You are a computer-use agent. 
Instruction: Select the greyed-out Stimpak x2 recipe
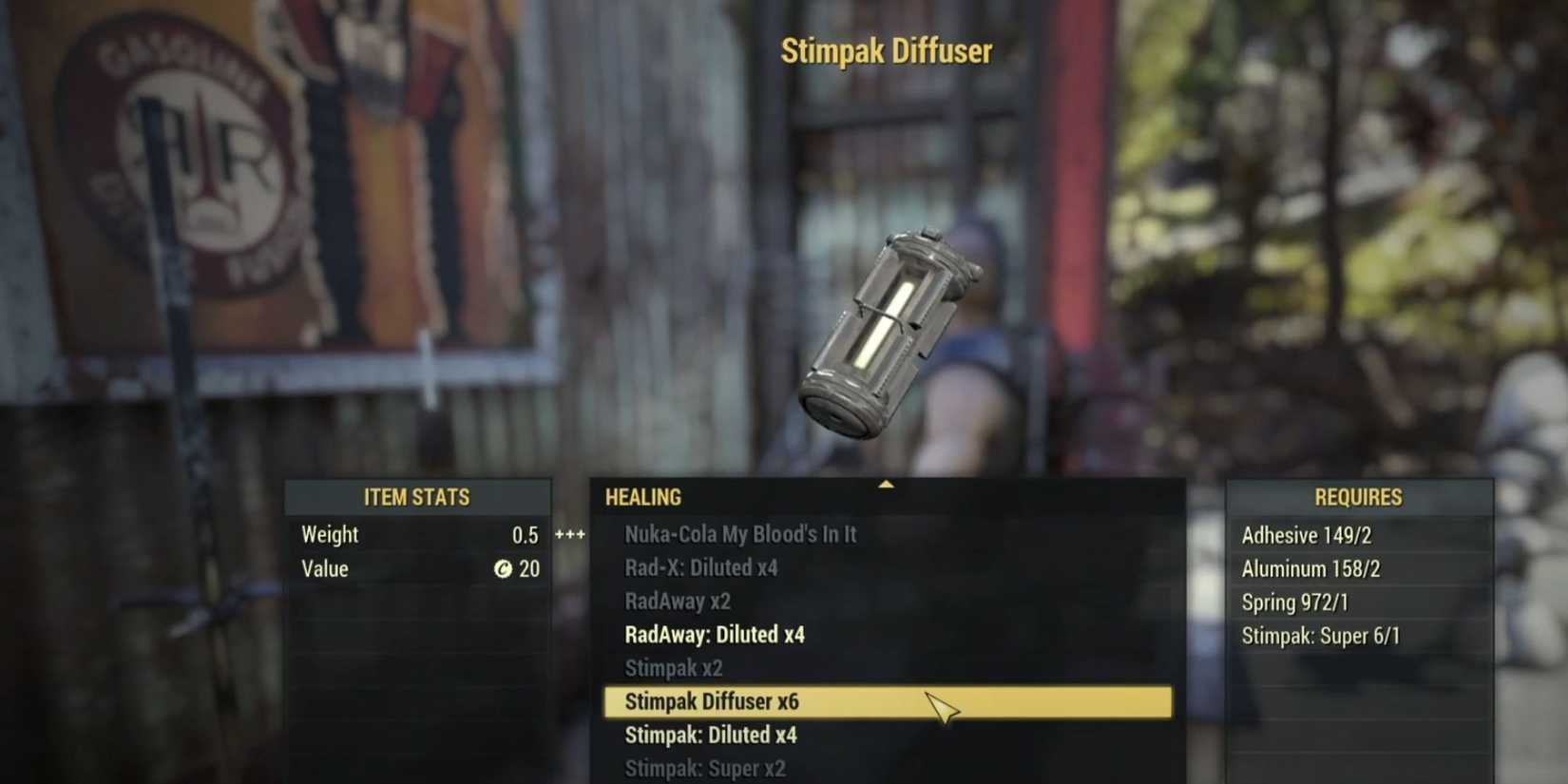click(x=676, y=668)
